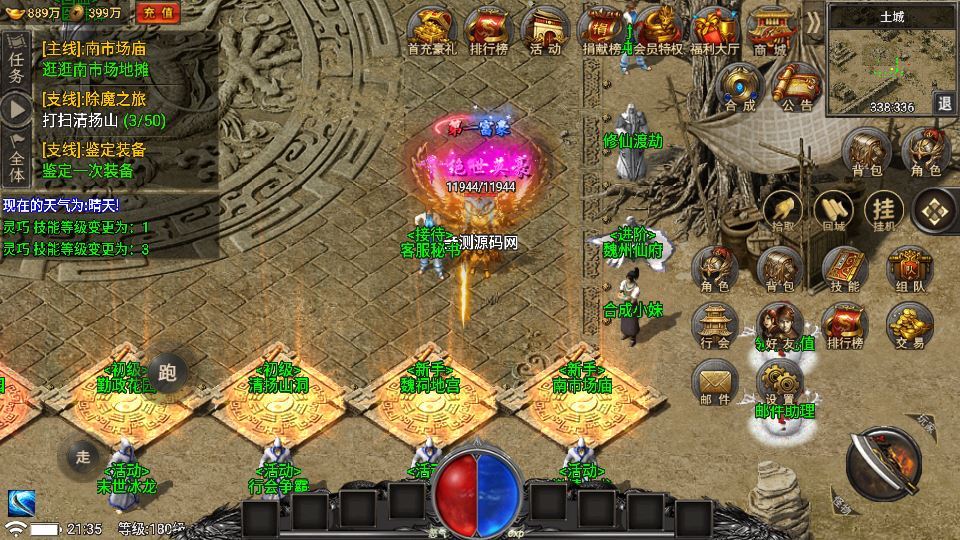Use the 回城 return-to-town button
Screen dimensions: 960x540
[833, 210]
